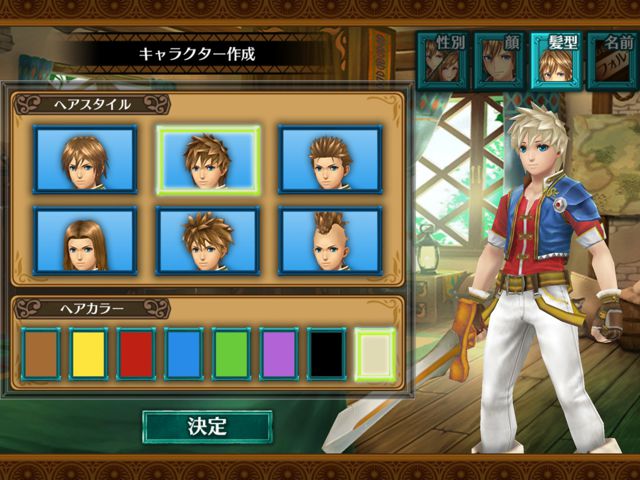The width and height of the screenshot is (640, 480).
Task: Select the yellow hair color
Action: pyautogui.click(x=88, y=353)
